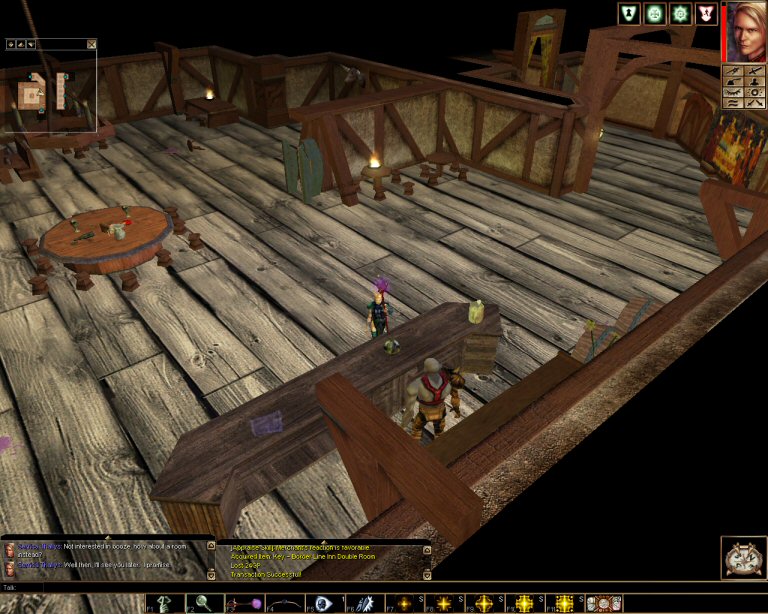Close the minimap window

pyautogui.click(x=92, y=44)
